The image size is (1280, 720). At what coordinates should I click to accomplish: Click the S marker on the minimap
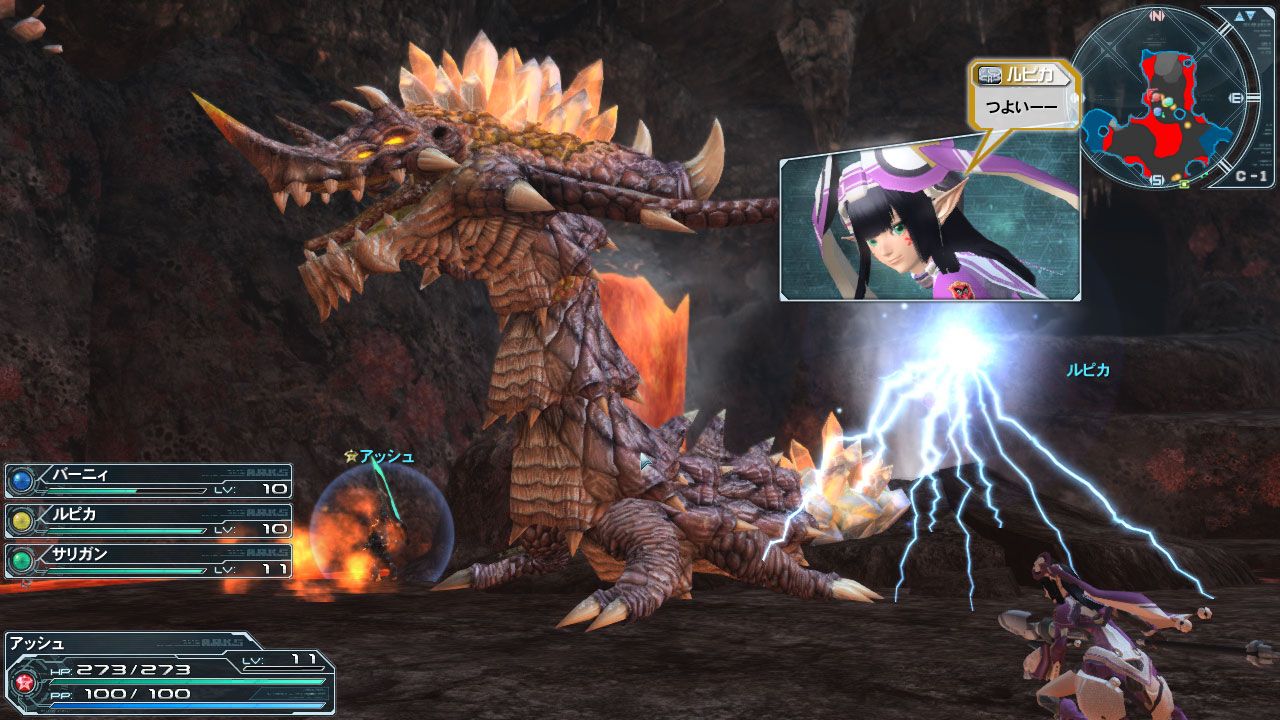point(1156,178)
